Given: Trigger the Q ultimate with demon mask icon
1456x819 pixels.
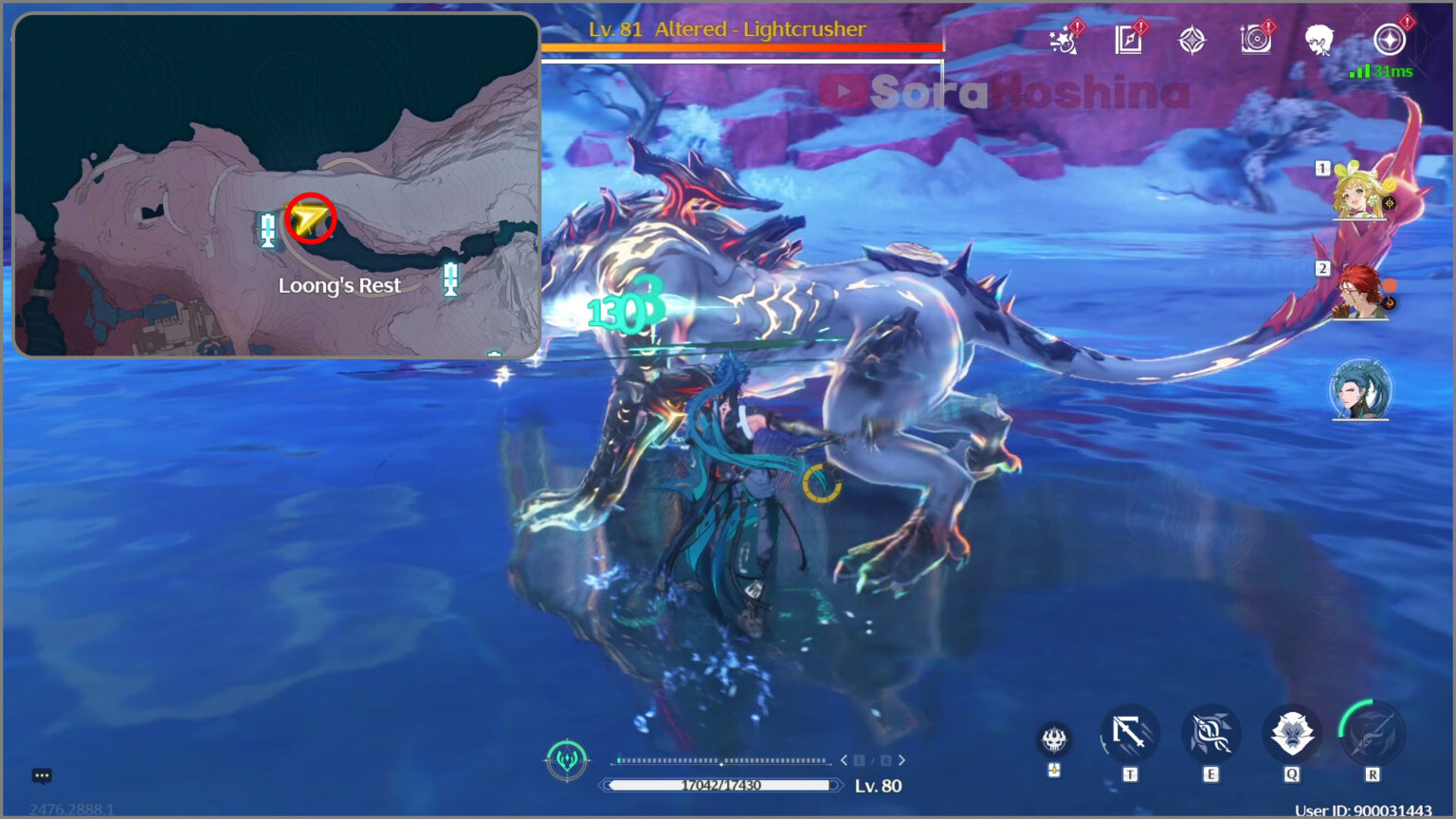Looking at the screenshot, I should 1291,732.
